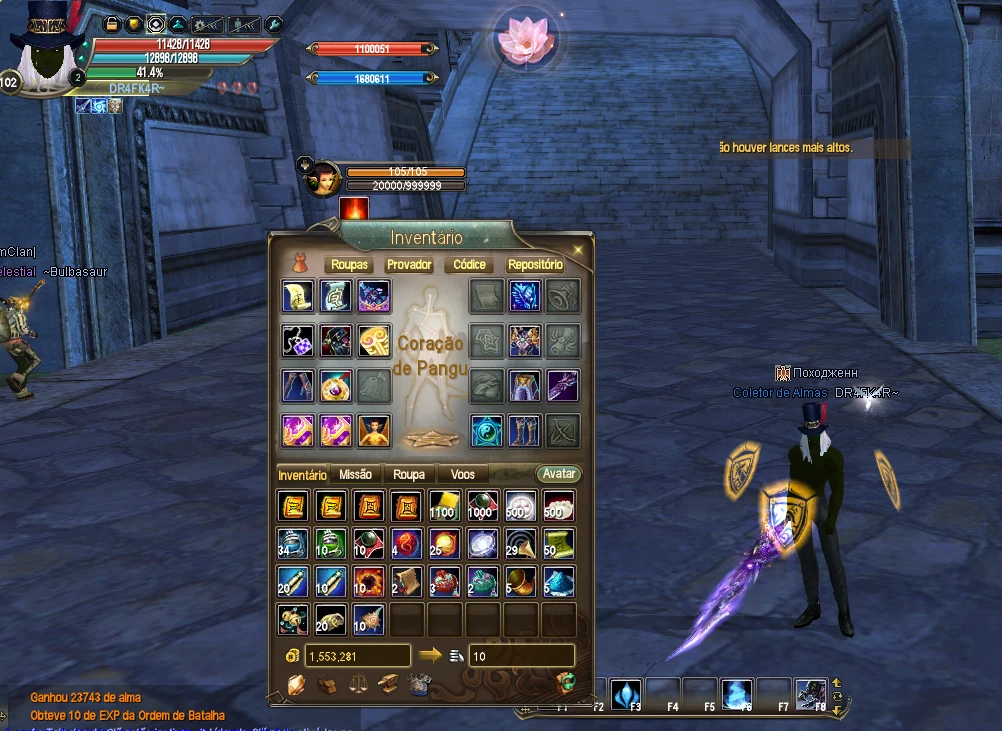The image size is (1002, 731).
Task: Open the Códice panel
Action: 469,265
